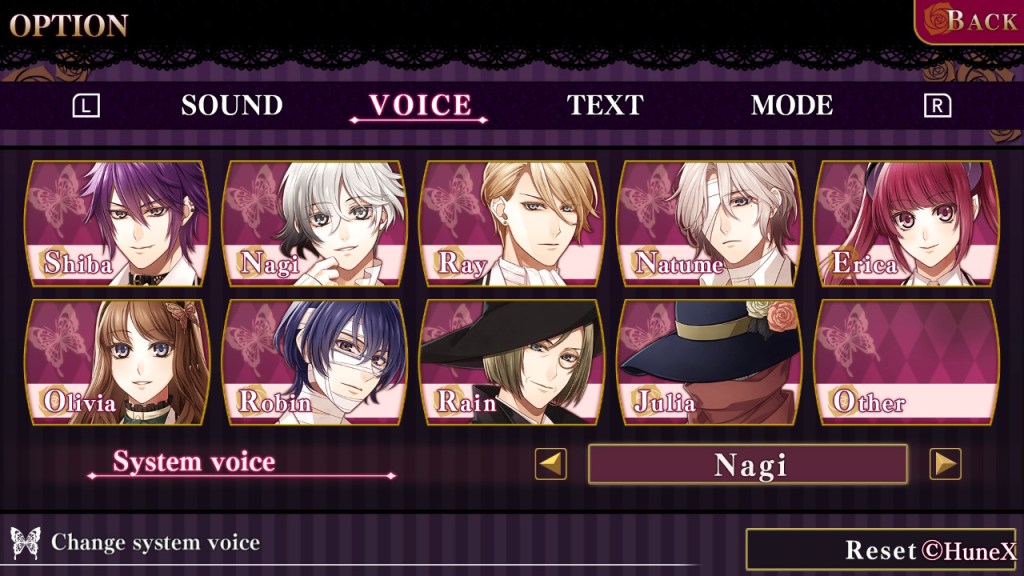The image size is (1024, 576).
Task: Select the System voice setting row
Action: [194, 462]
